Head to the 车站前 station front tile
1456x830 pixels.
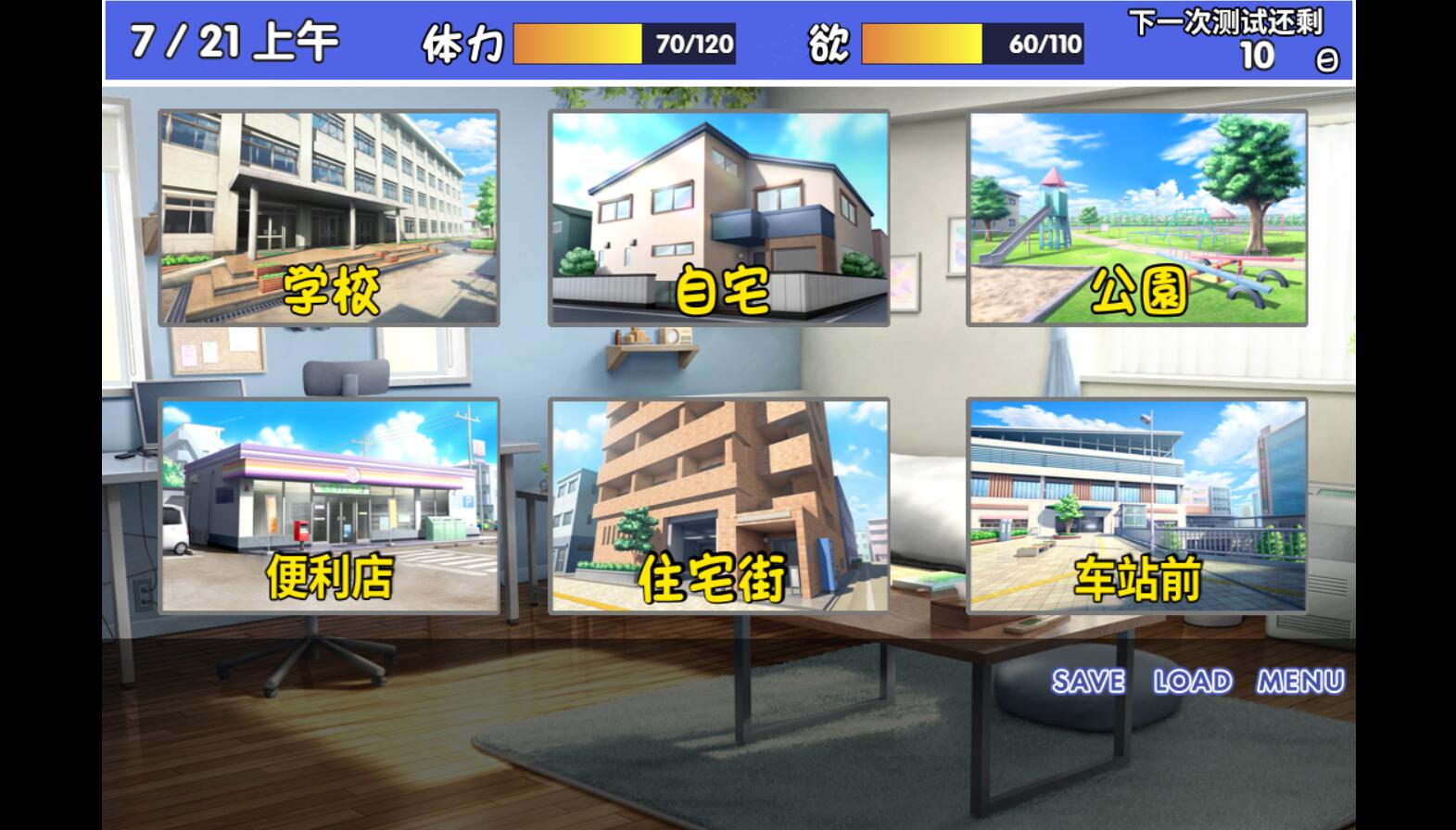(x=1136, y=506)
